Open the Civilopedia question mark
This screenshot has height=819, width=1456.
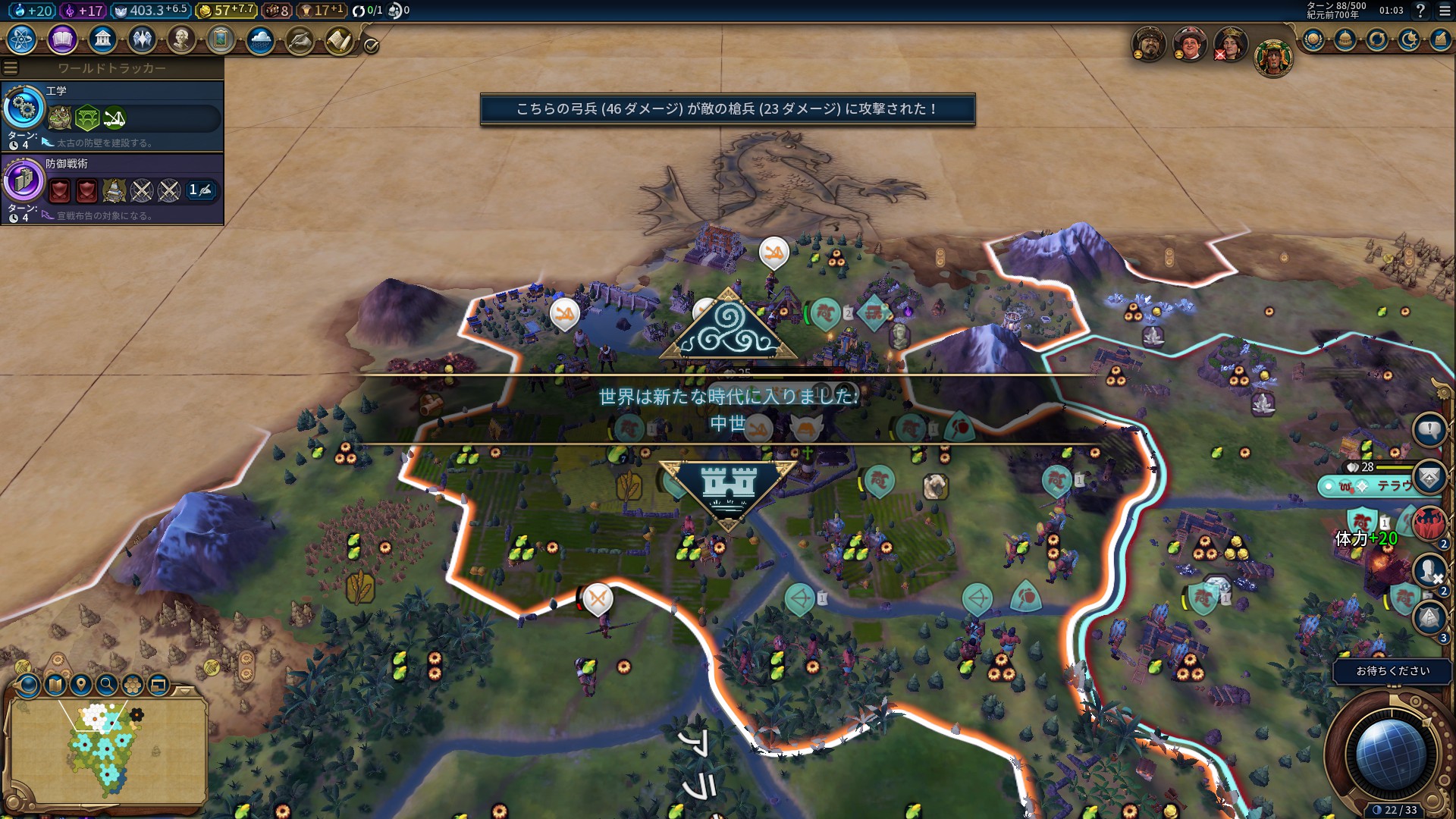tap(1420, 11)
